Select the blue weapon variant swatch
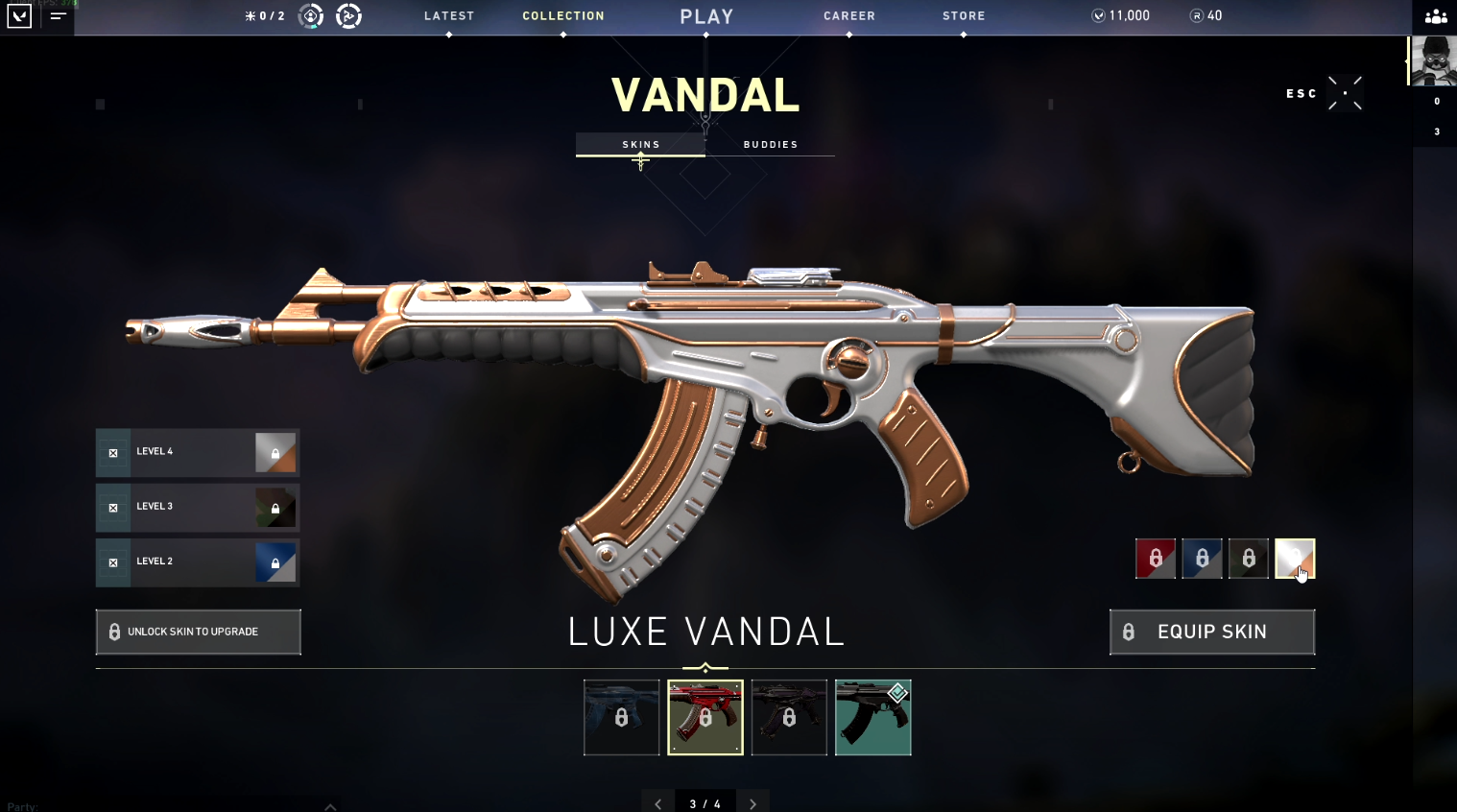This screenshot has width=1457, height=812. pos(1202,559)
